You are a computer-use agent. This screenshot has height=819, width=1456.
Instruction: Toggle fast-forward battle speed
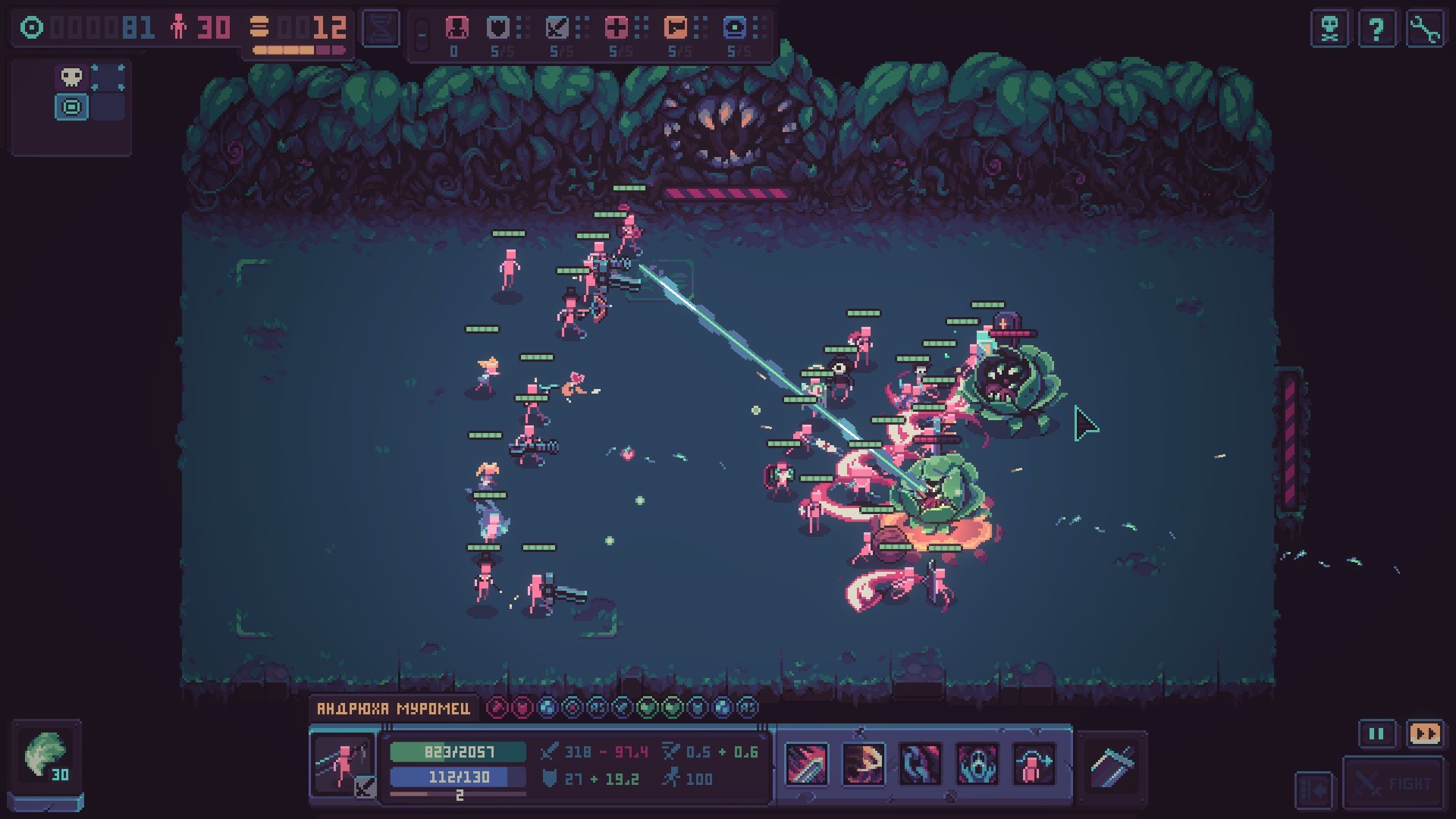pyautogui.click(x=1424, y=734)
